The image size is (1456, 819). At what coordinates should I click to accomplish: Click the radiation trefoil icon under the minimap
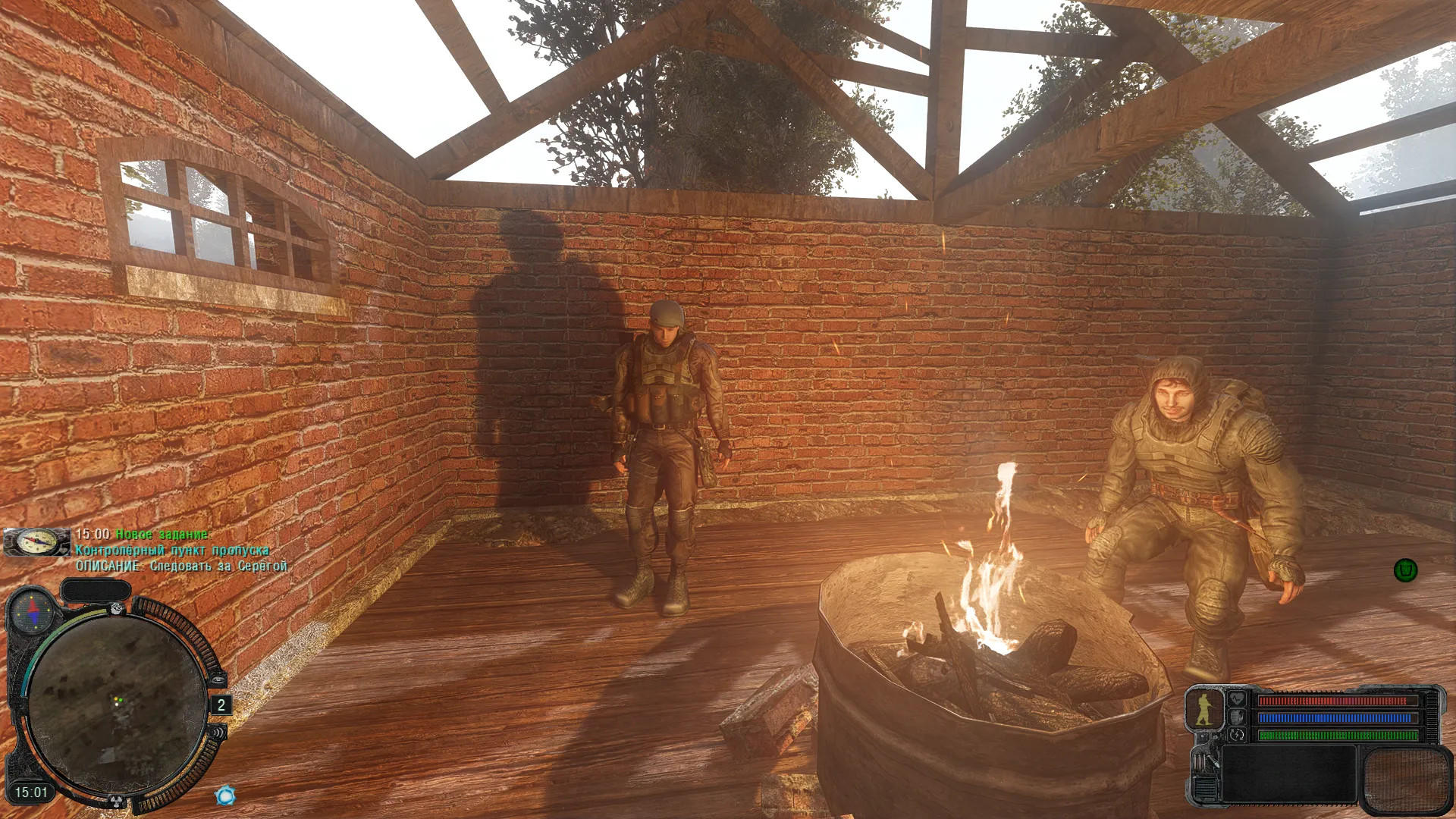[x=117, y=800]
